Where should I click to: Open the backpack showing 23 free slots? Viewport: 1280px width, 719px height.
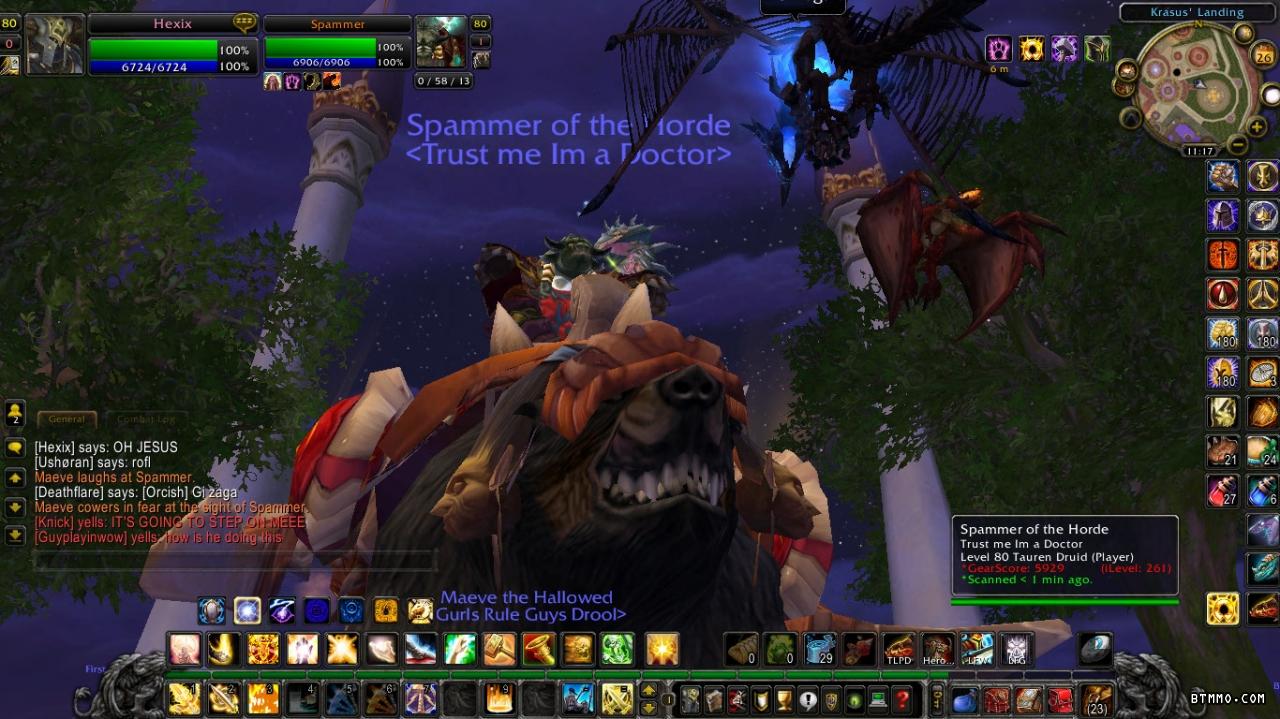tap(1097, 699)
